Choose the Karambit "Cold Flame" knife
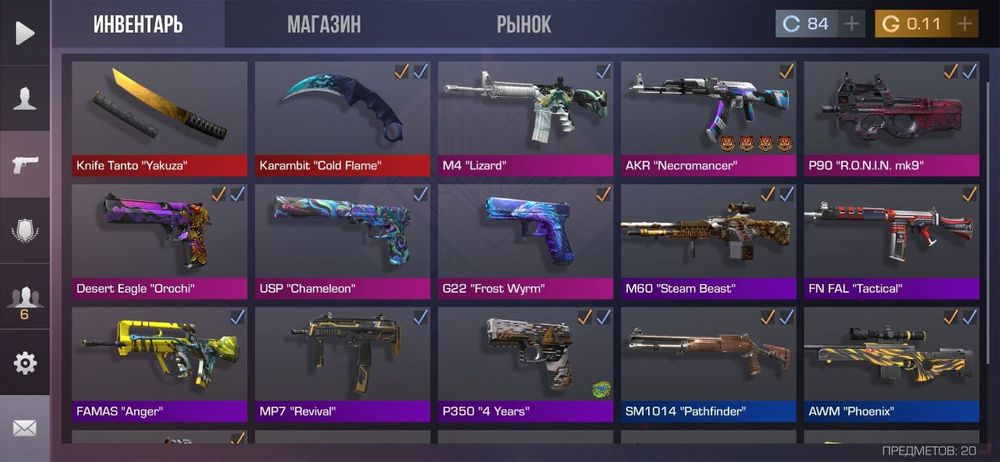Image resolution: width=1000 pixels, height=462 pixels. coord(343,118)
